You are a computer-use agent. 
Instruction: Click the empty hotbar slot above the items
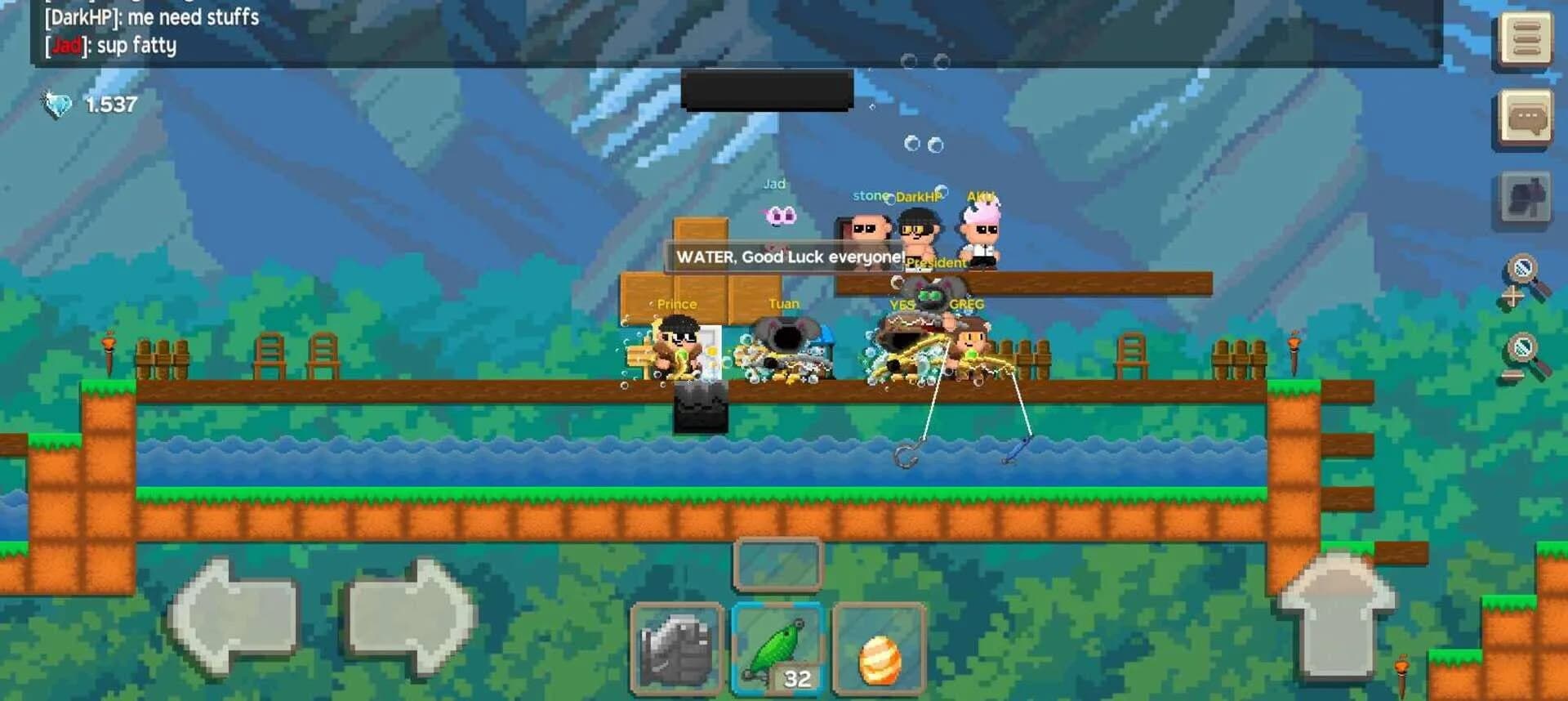(777, 565)
